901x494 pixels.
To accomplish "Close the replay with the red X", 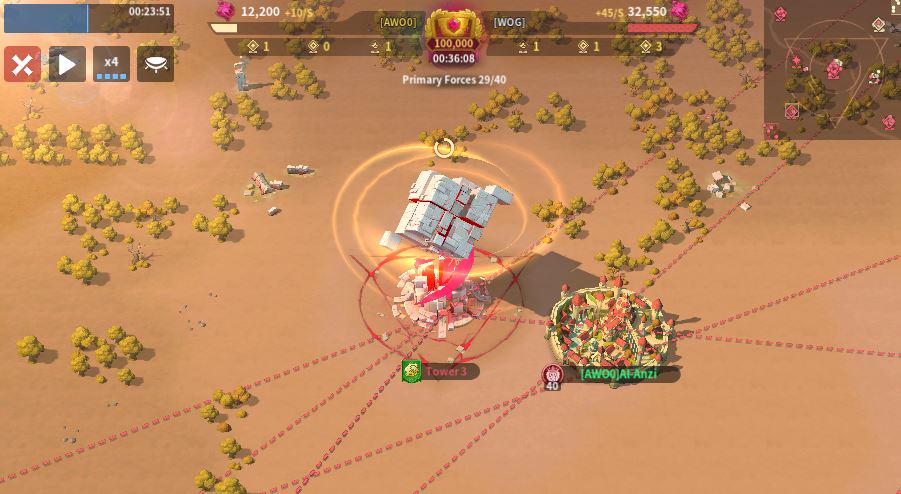I will [x=22, y=65].
